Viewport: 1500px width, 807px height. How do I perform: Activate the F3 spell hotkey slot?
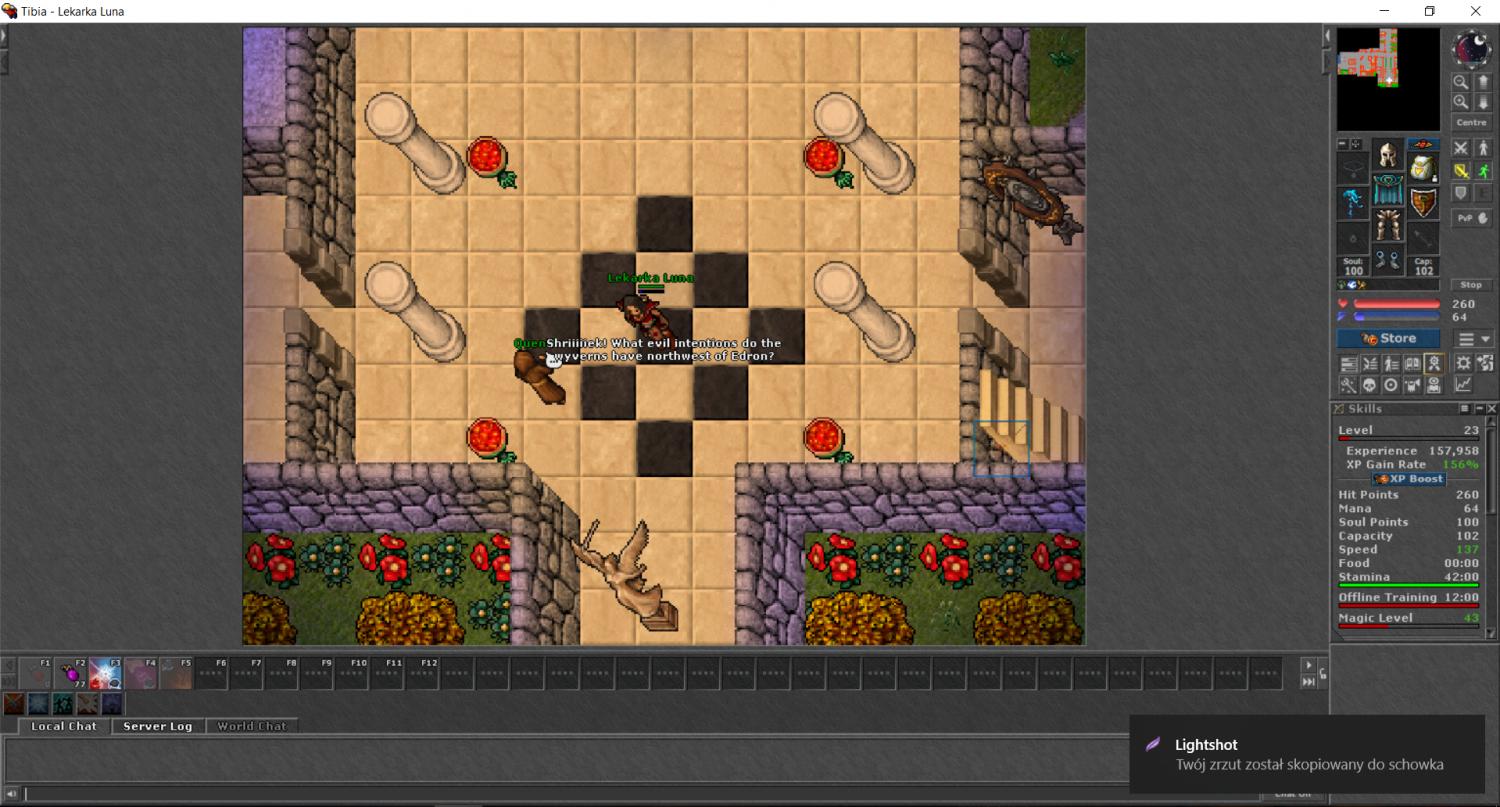(106, 674)
